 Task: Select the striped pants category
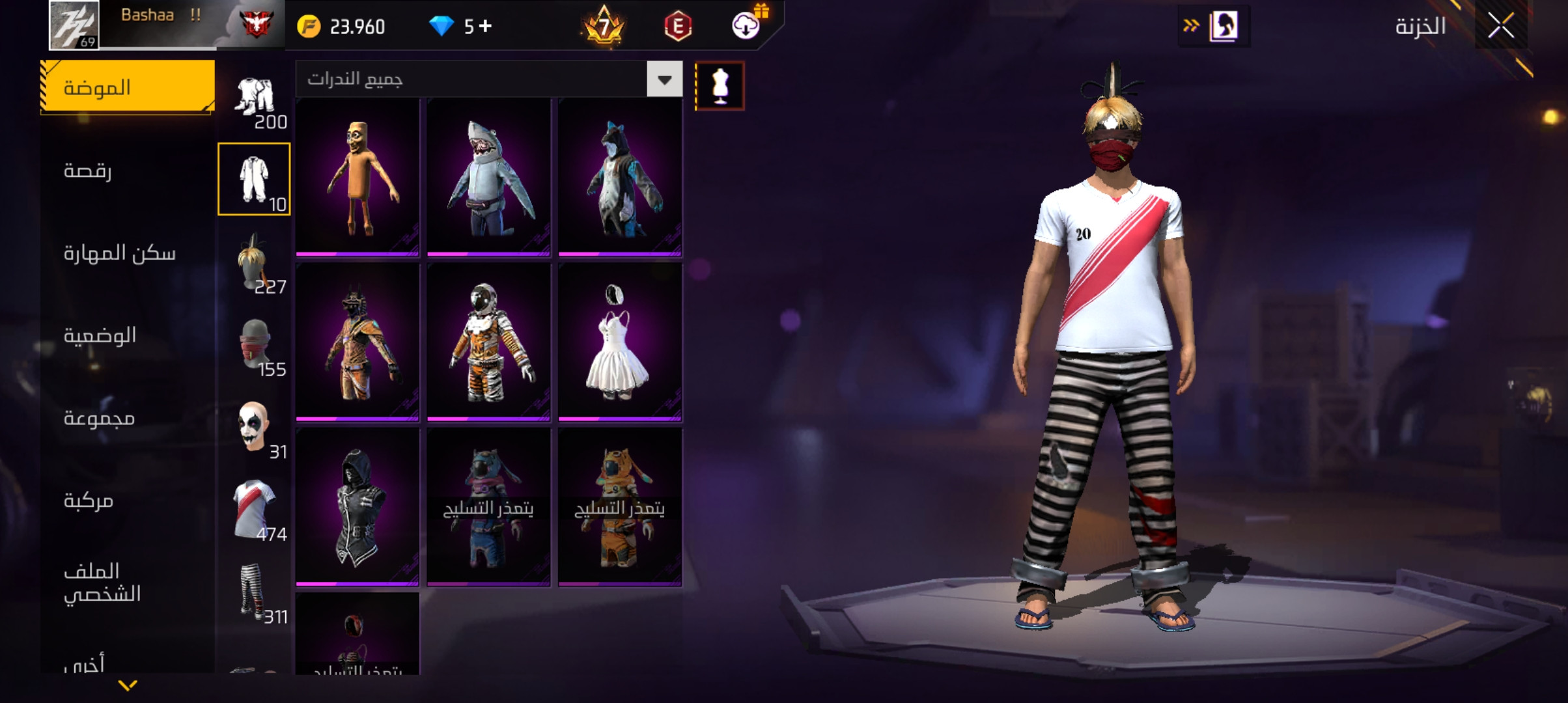[x=254, y=591]
